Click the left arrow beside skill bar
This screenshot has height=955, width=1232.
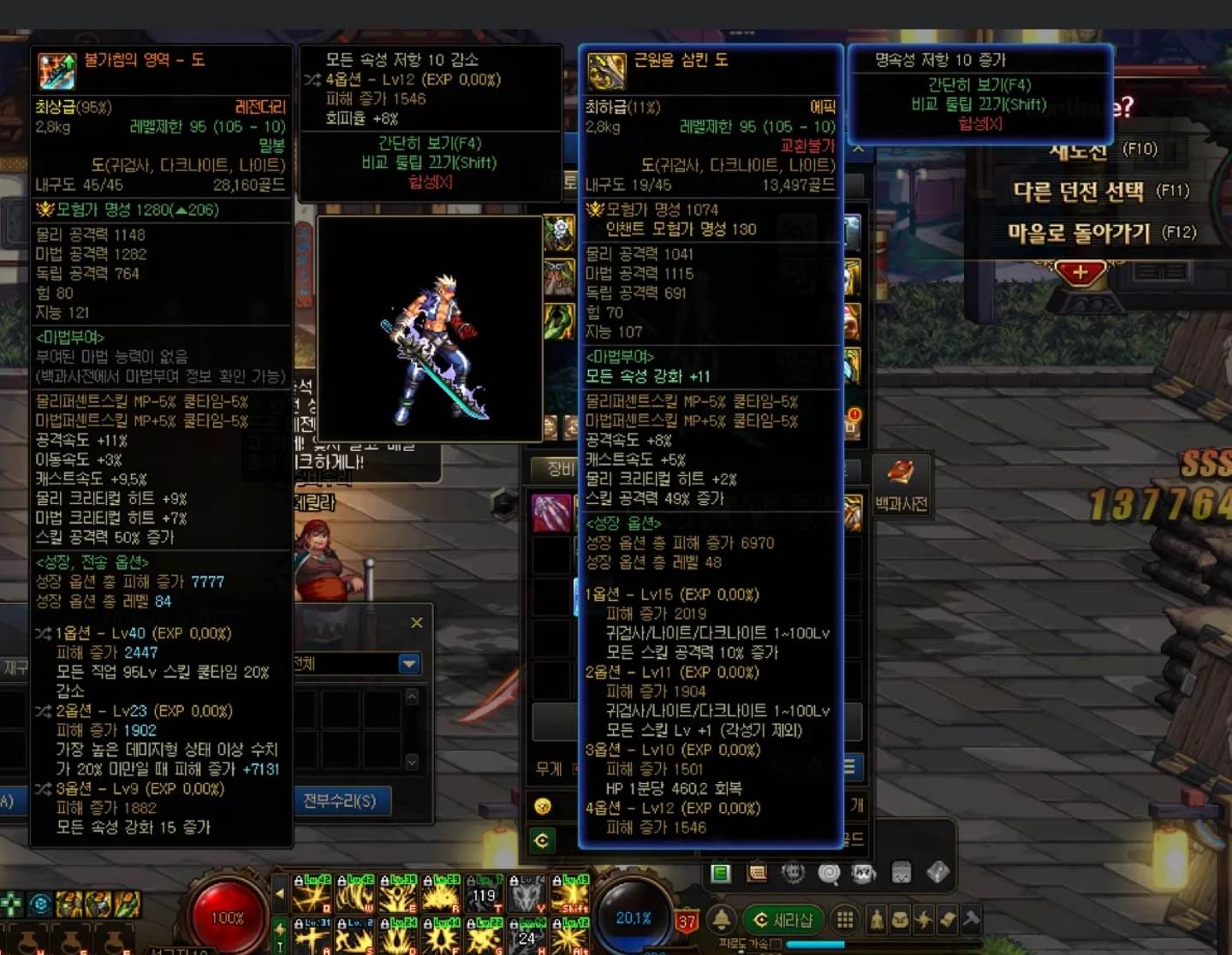(279, 893)
